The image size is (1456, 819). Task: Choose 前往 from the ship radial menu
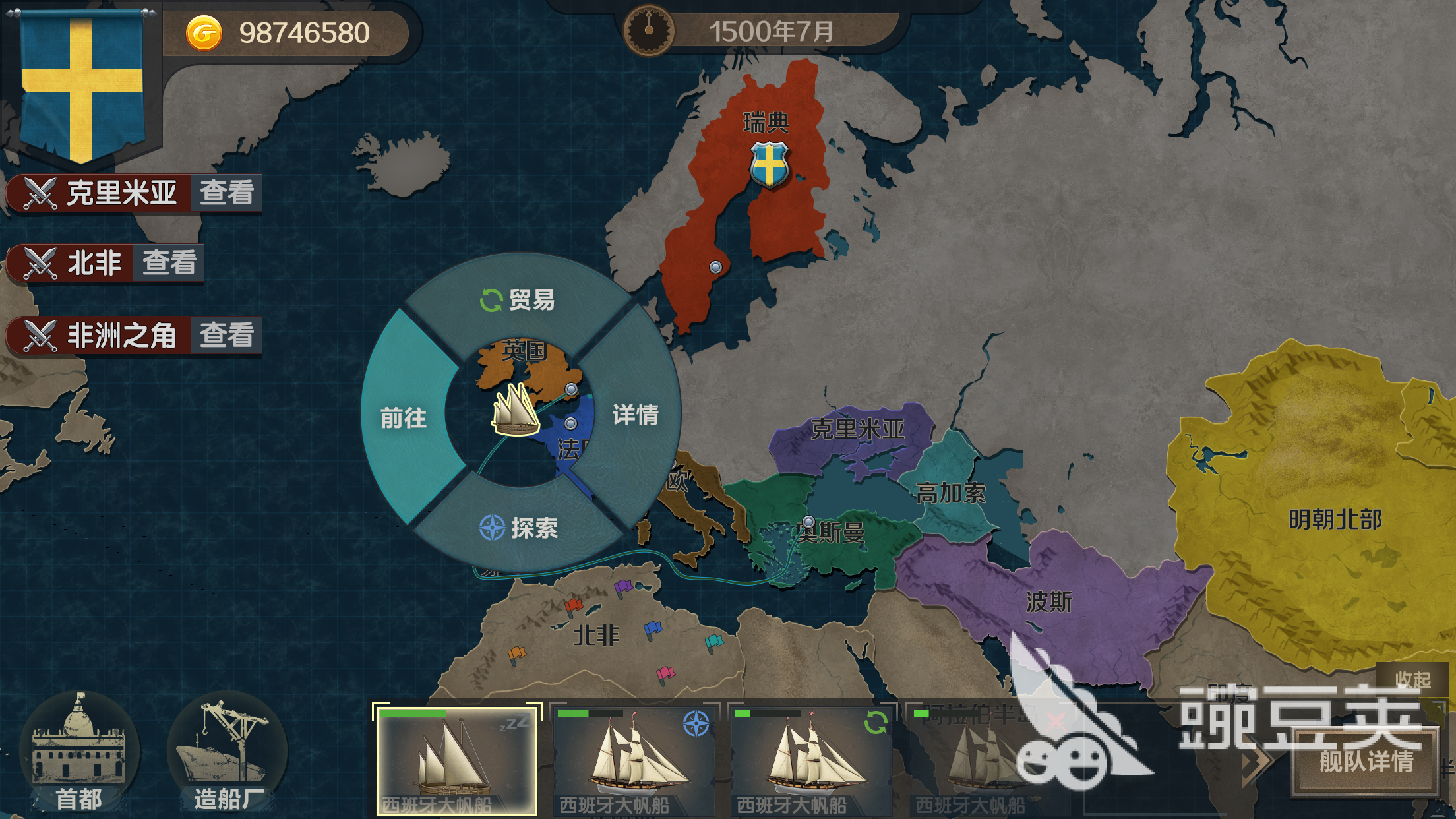click(402, 419)
